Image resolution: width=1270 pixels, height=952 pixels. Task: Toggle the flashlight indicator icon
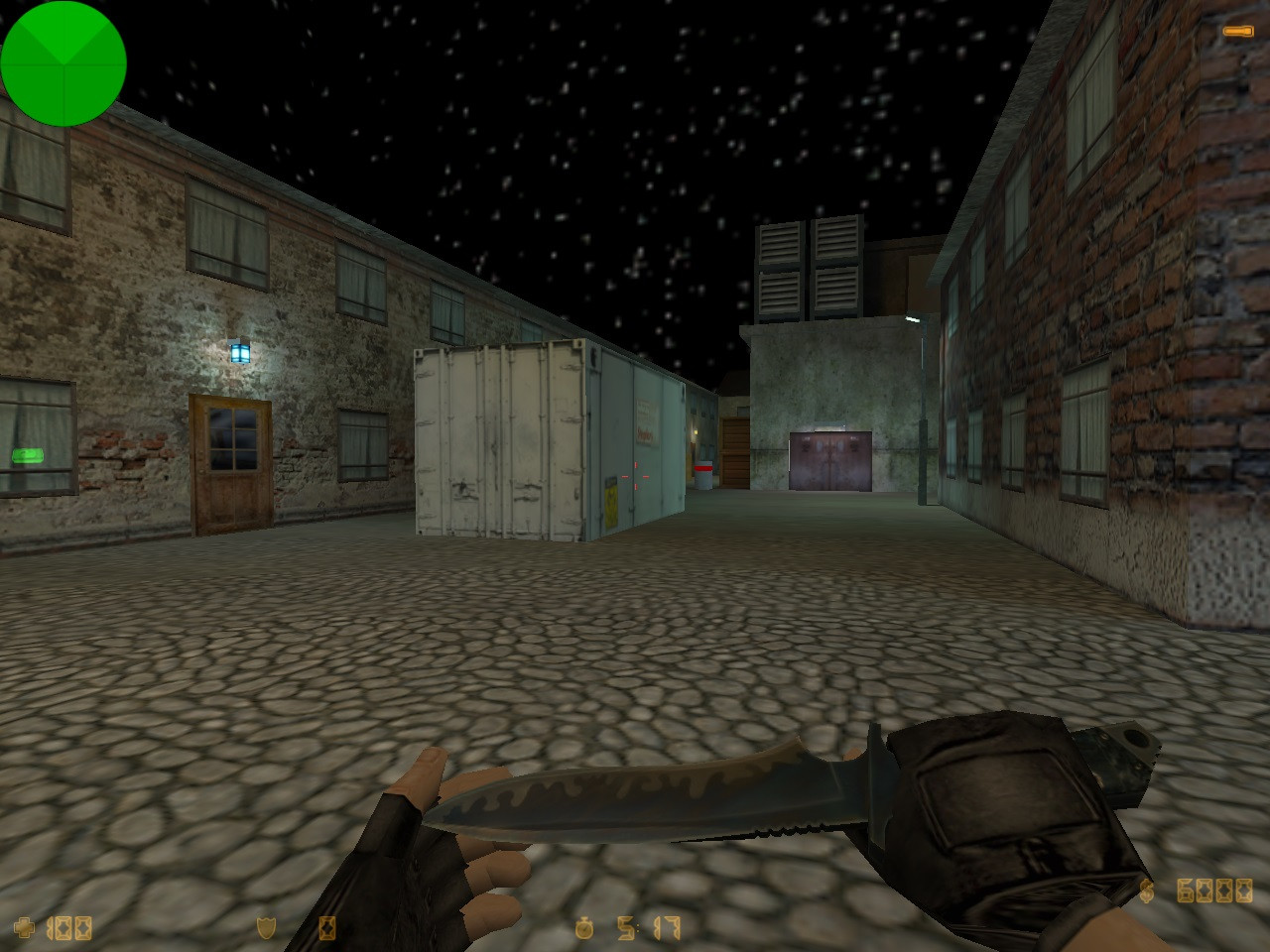pyautogui.click(x=1237, y=33)
